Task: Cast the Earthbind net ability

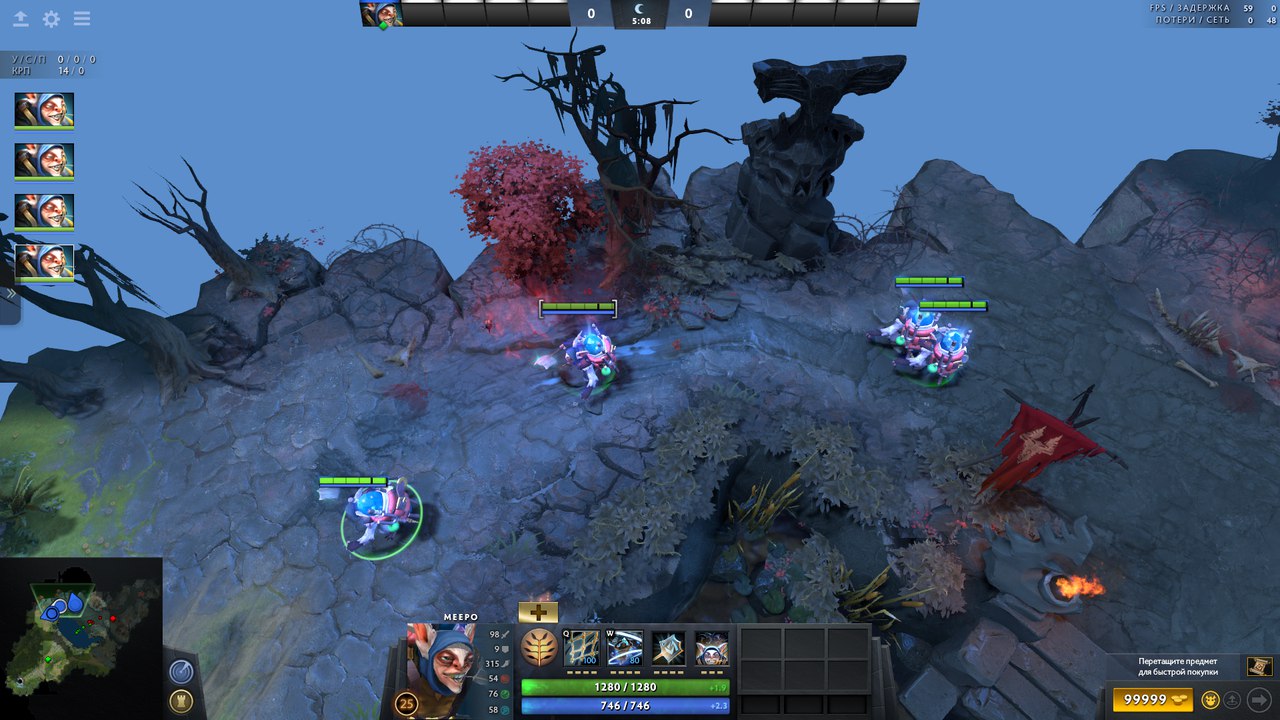Action: pyautogui.click(x=581, y=648)
